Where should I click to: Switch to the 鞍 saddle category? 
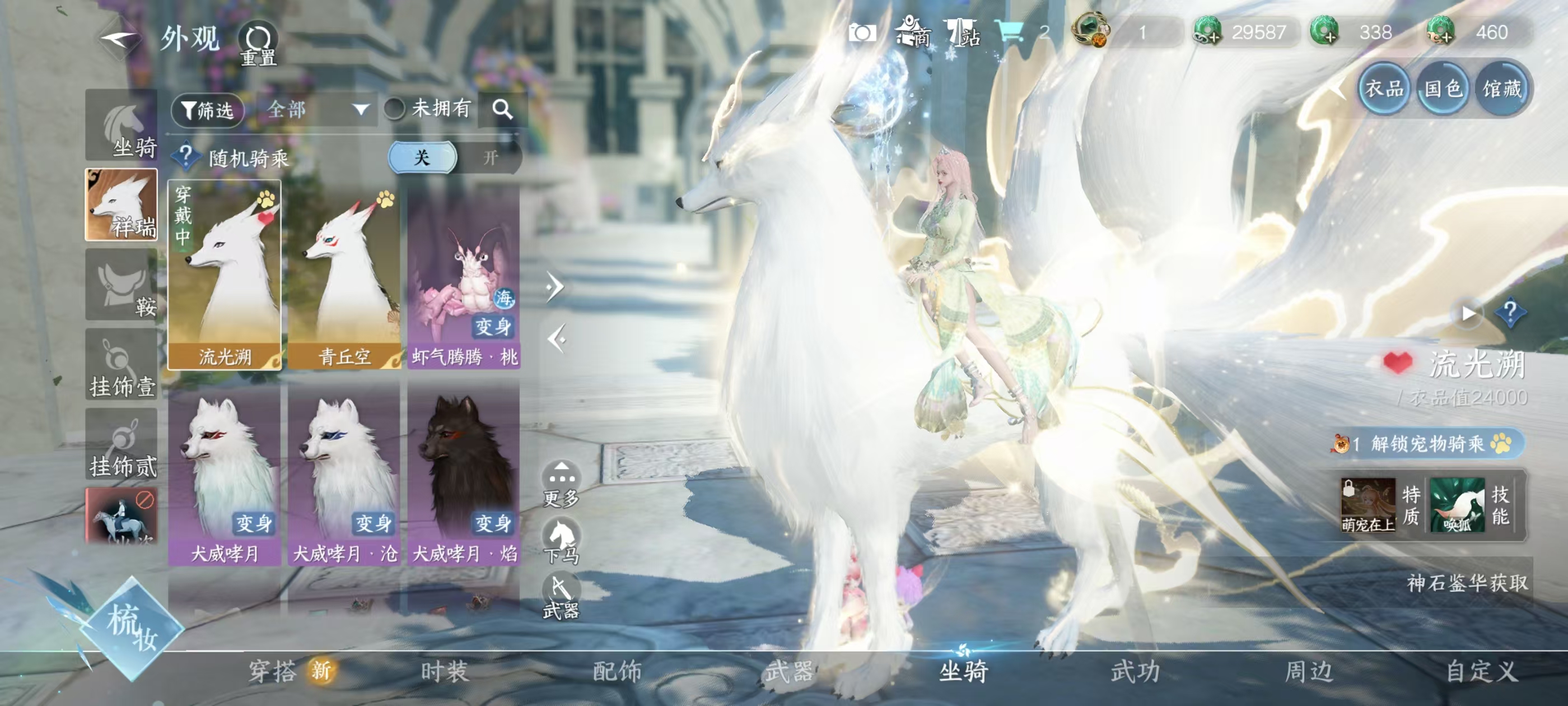coord(122,285)
